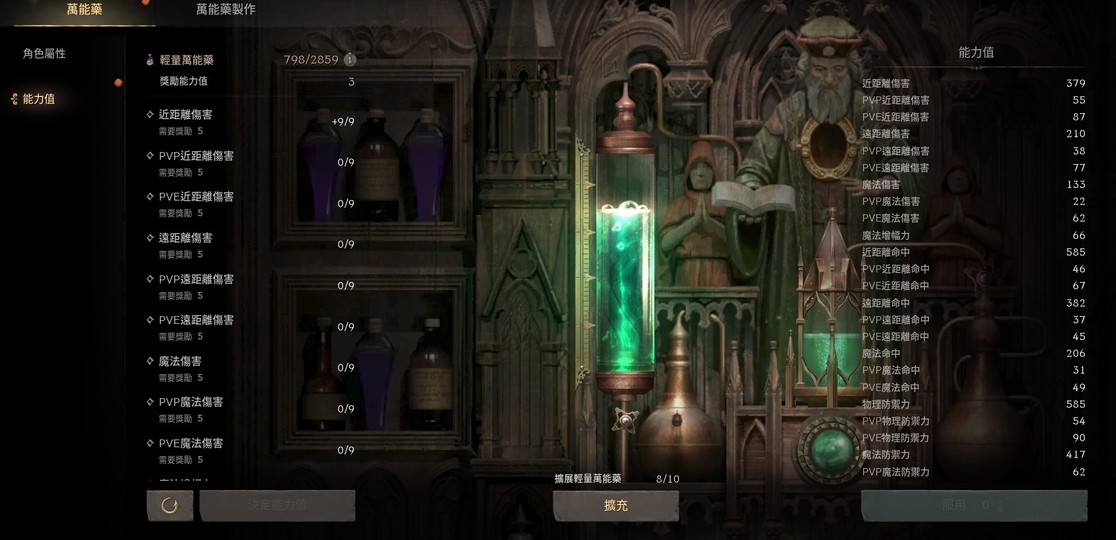Show info for 輕量萬能藥 count
Image resolution: width=1116 pixels, height=540 pixels.
pos(350,60)
